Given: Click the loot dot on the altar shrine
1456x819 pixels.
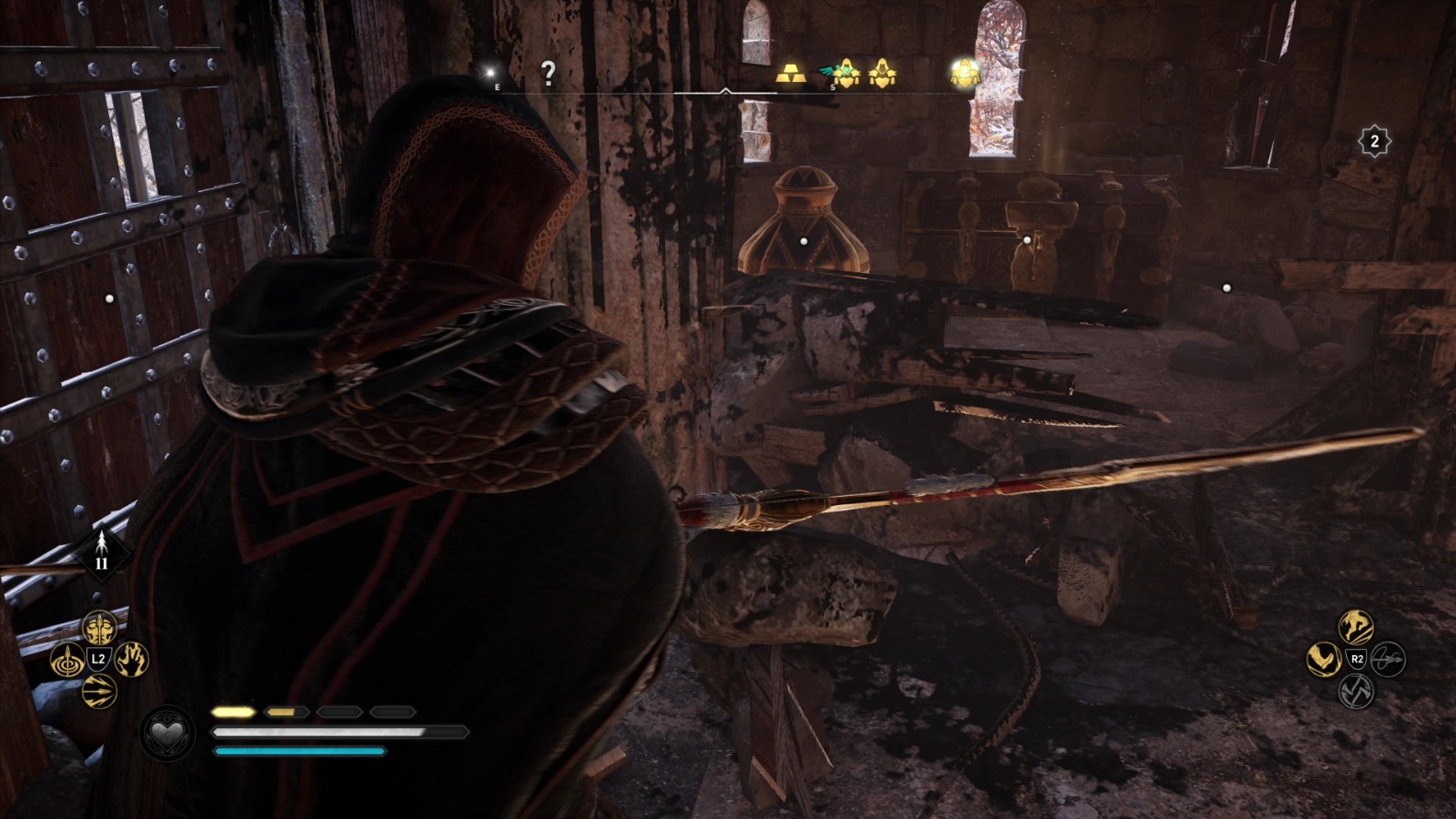Looking at the screenshot, I should coord(1026,238).
